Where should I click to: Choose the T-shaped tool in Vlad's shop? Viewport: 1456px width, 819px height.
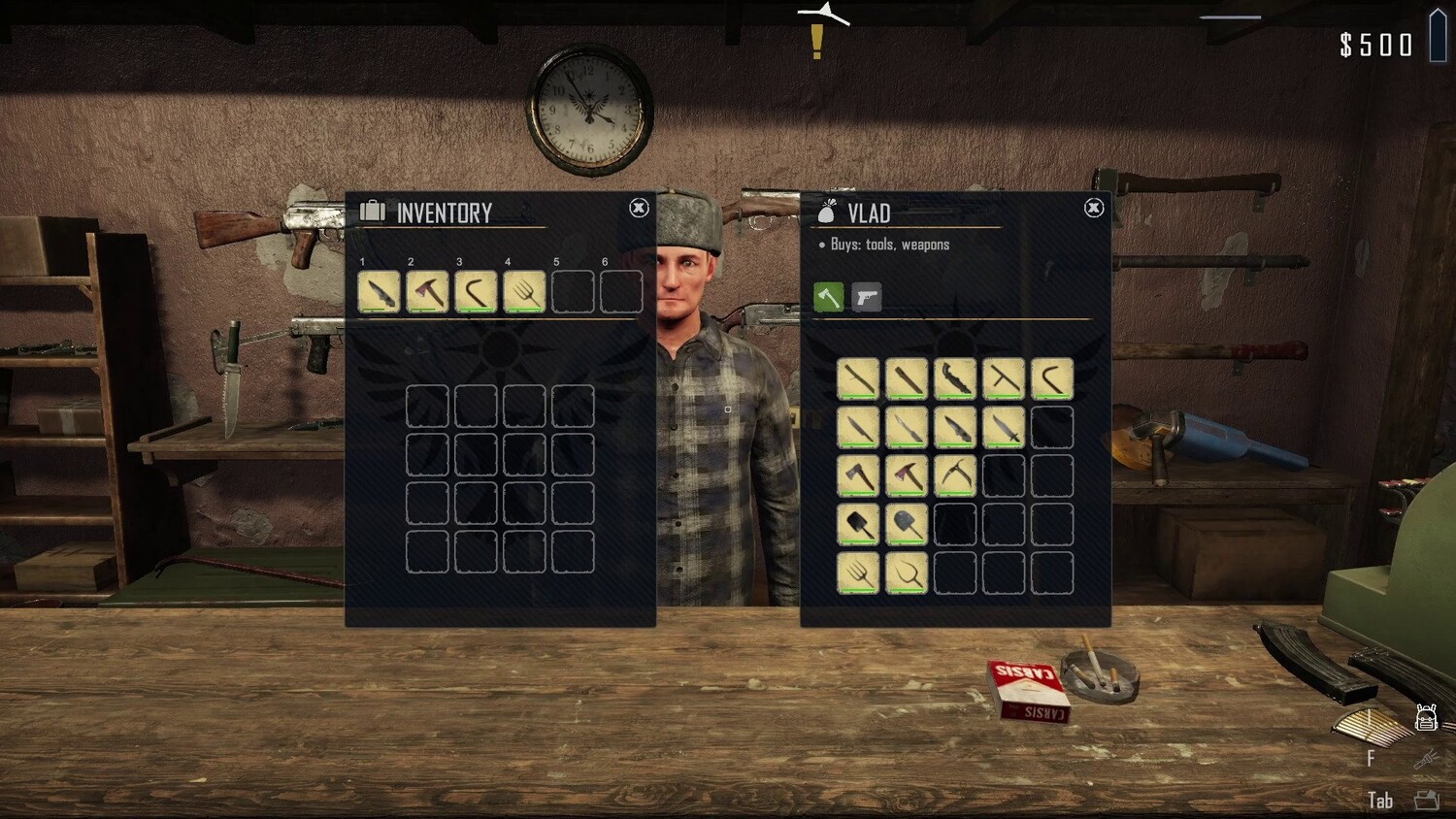[1004, 378]
